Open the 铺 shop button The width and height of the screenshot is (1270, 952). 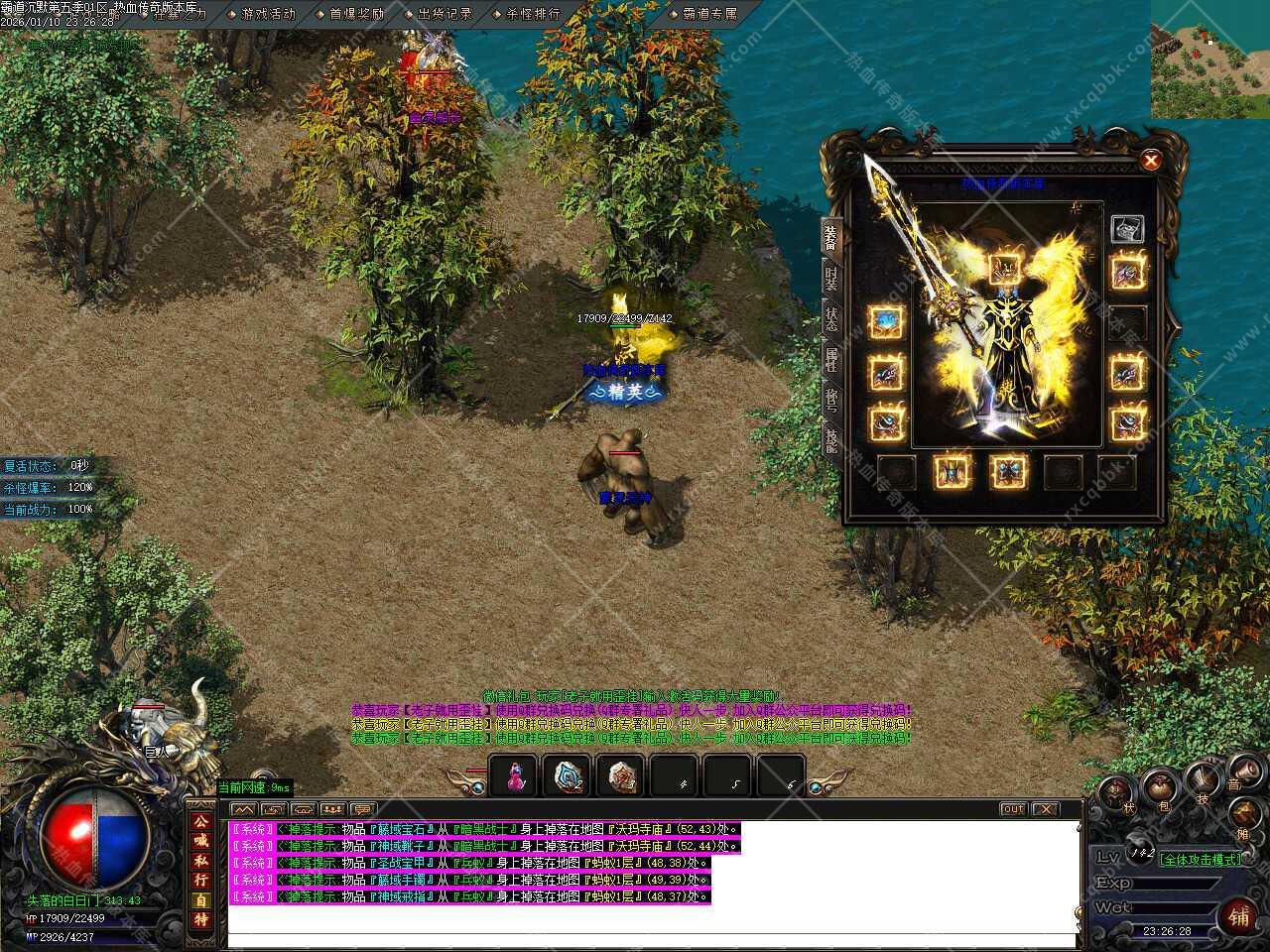click(x=1237, y=912)
